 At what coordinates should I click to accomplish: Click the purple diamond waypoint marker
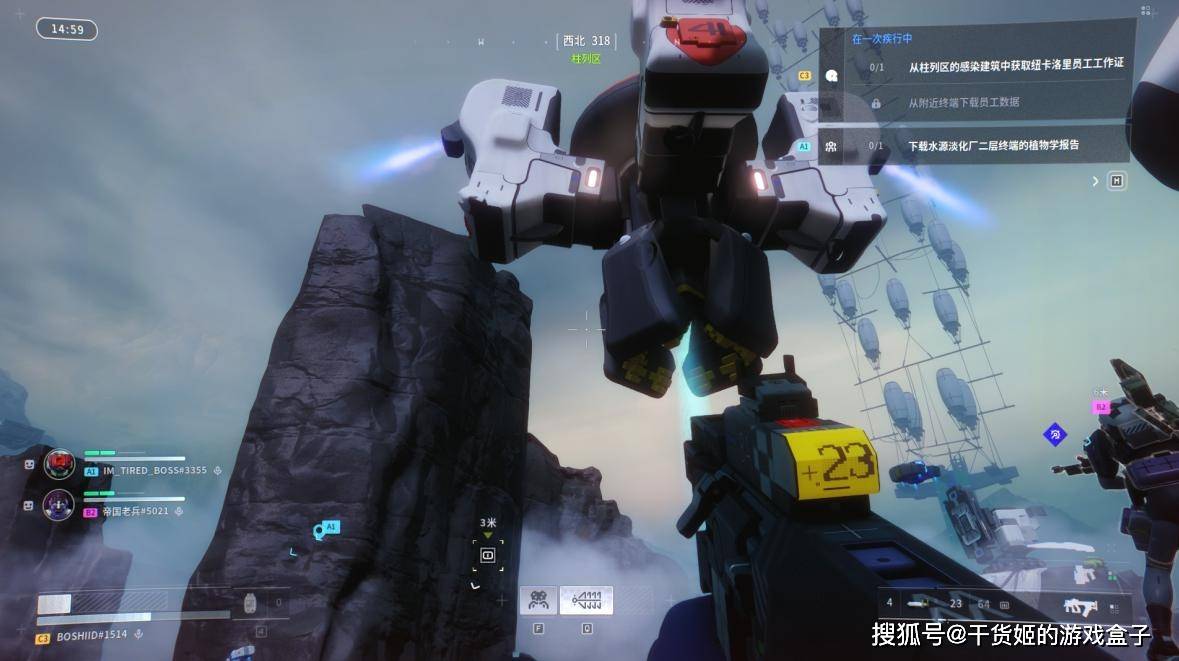(x=1054, y=435)
